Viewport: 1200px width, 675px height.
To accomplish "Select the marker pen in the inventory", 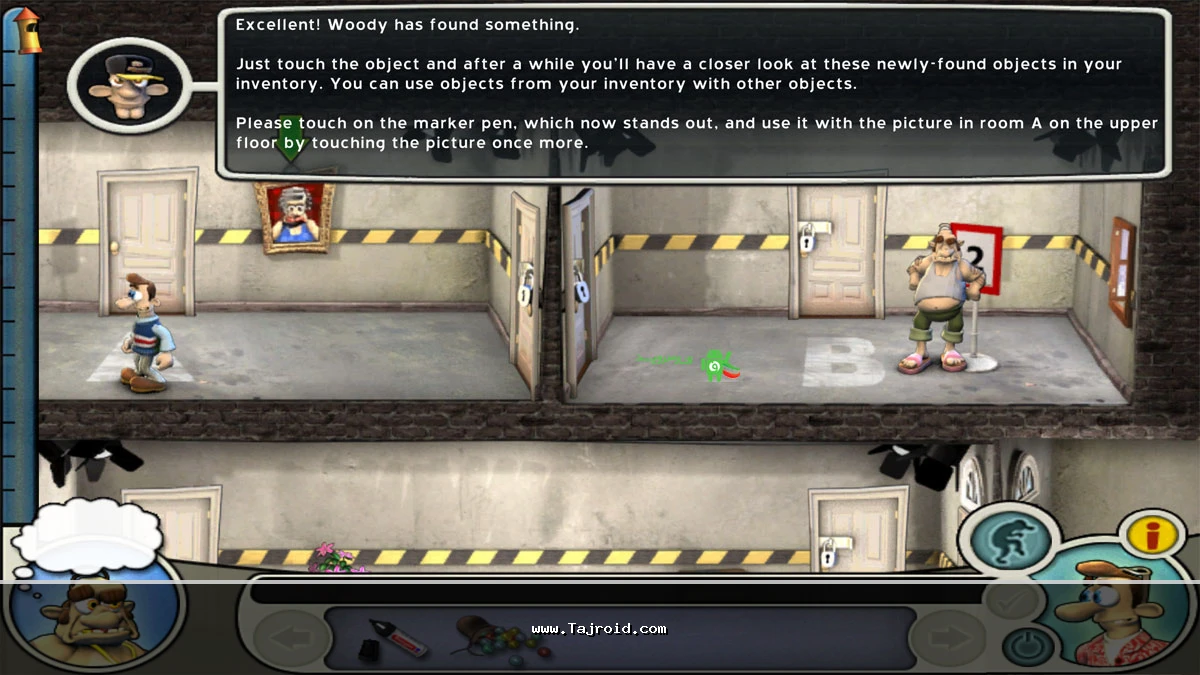I will pyautogui.click(x=393, y=639).
